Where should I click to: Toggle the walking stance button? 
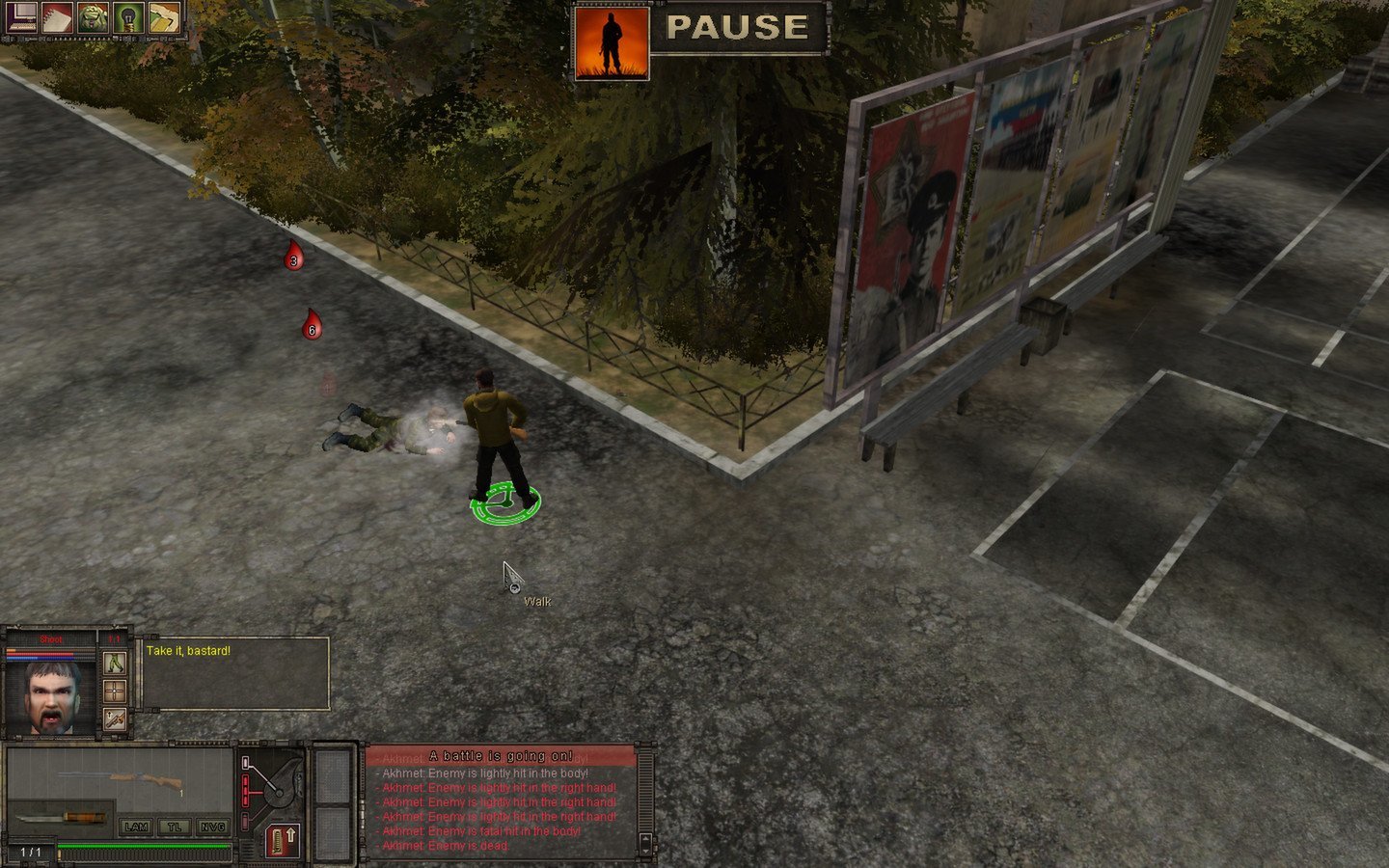point(115,664)
